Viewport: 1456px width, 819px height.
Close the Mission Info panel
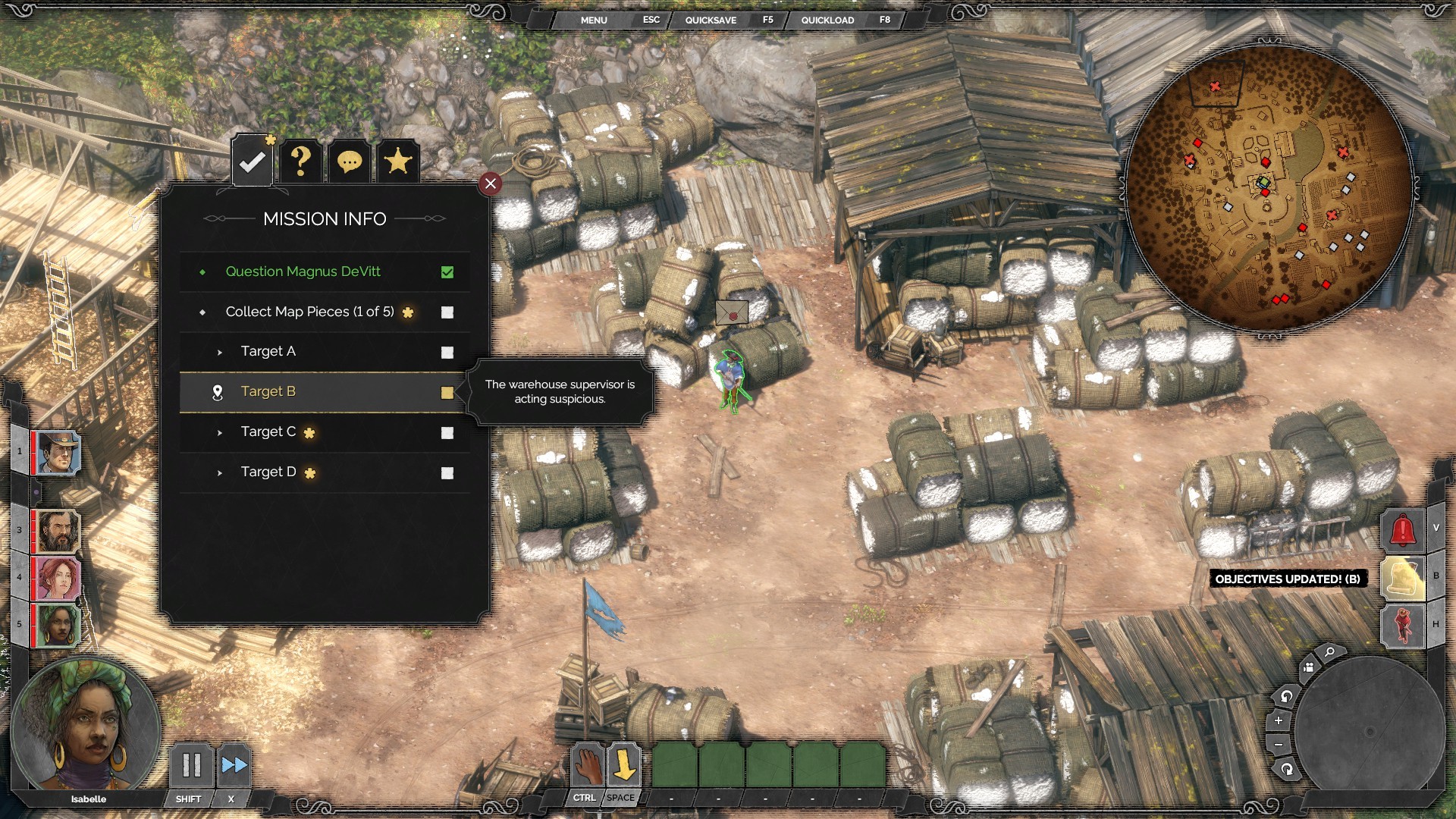point(491,184)
